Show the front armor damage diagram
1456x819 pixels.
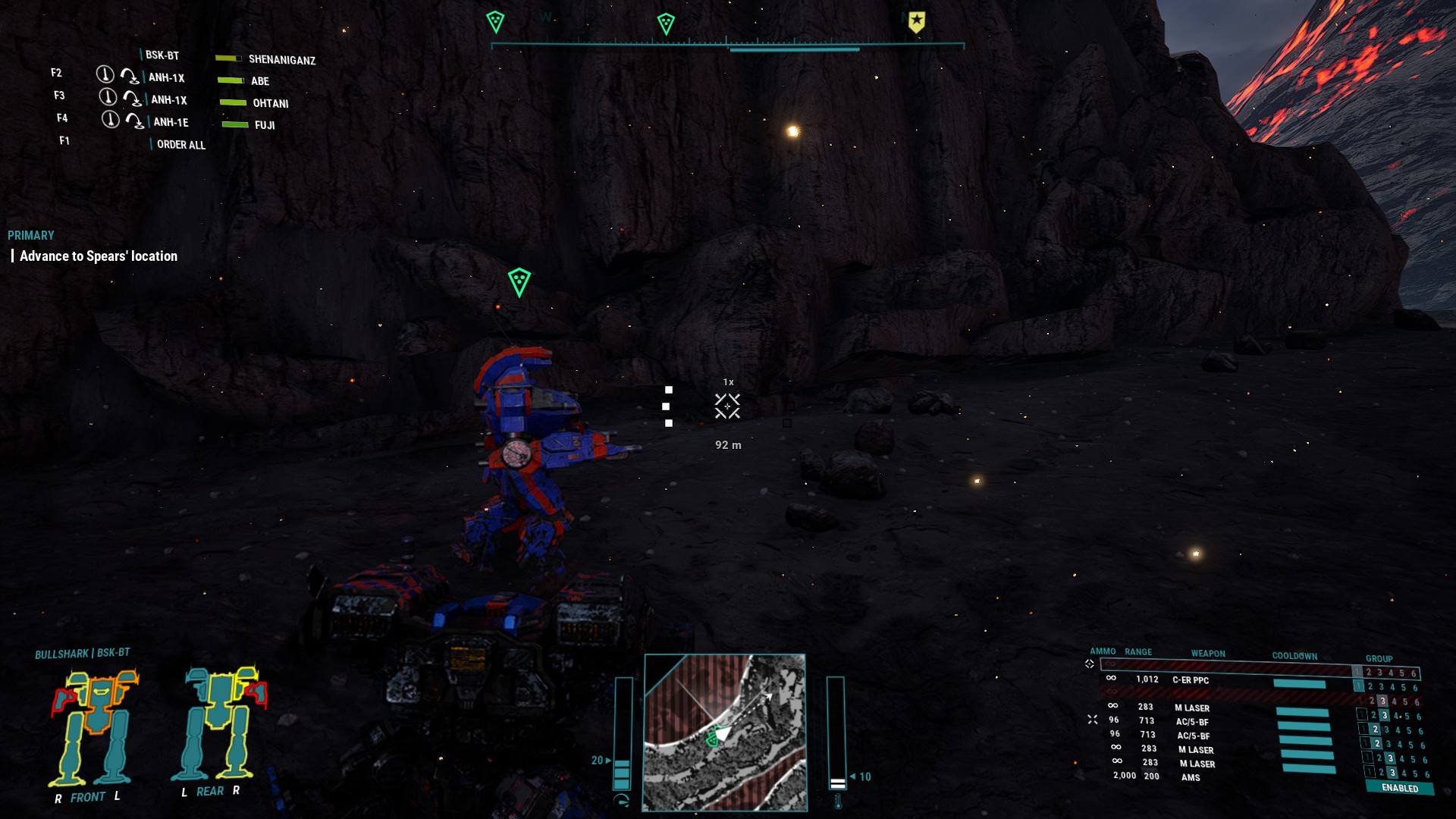click(x=95, y=726)
